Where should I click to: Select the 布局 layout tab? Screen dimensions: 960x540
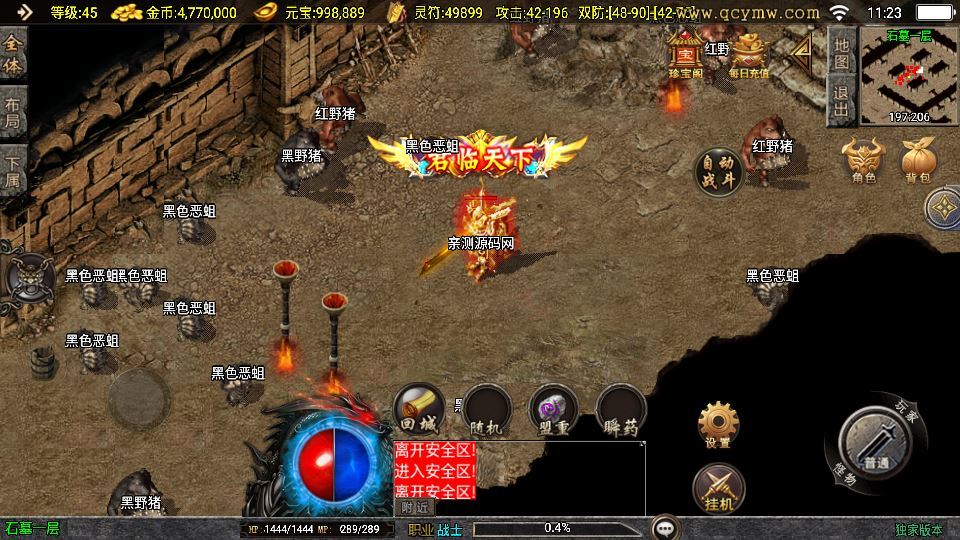coord(13,112)
